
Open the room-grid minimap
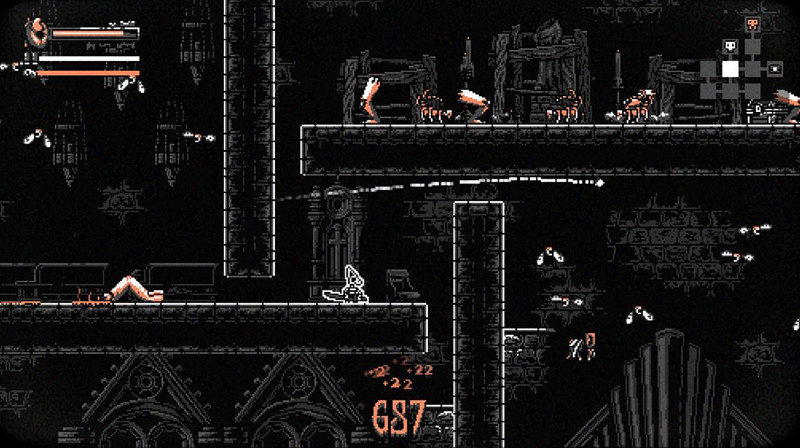tap(740, 68)
